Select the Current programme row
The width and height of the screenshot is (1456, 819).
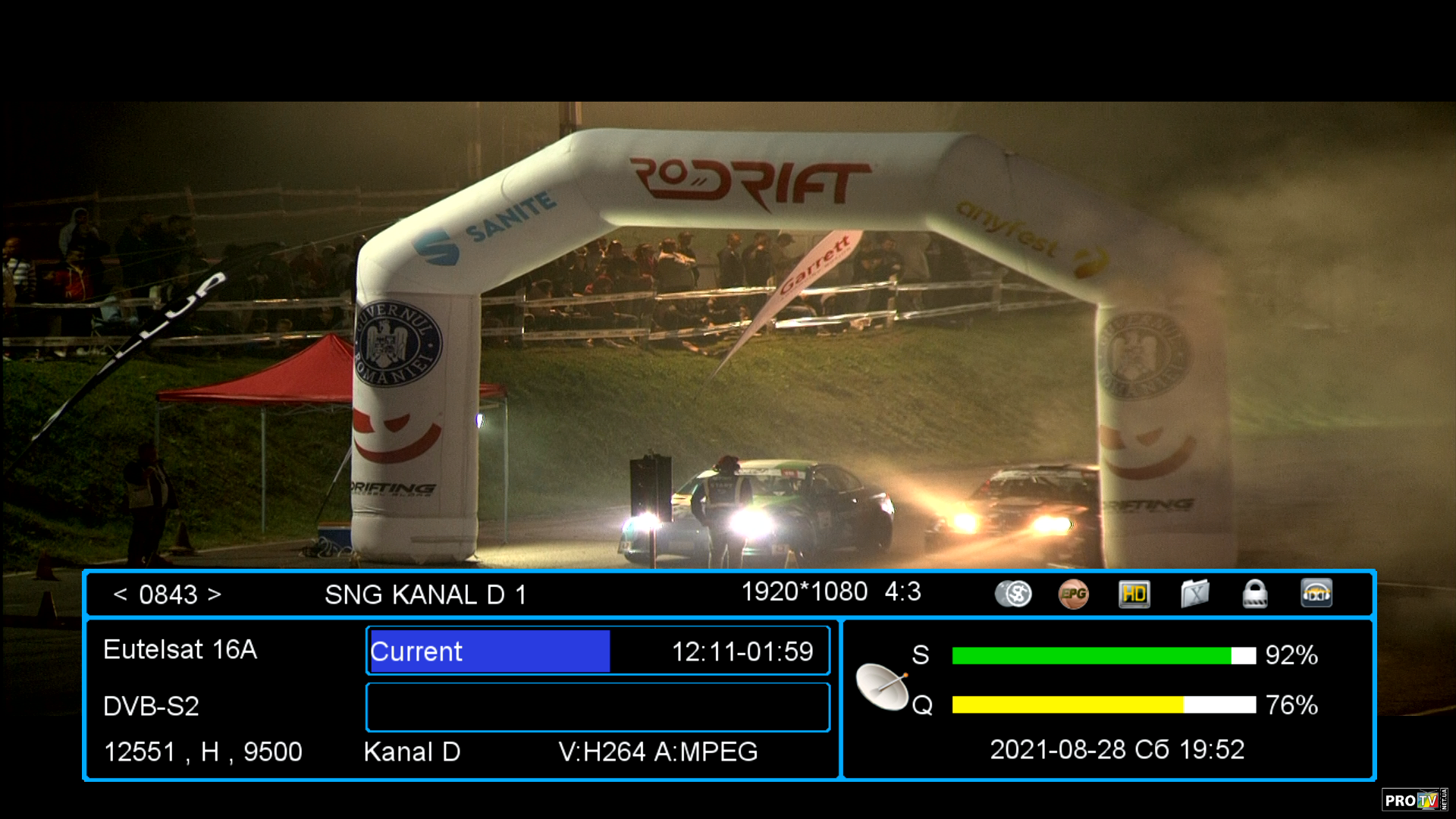pos(598,651)
